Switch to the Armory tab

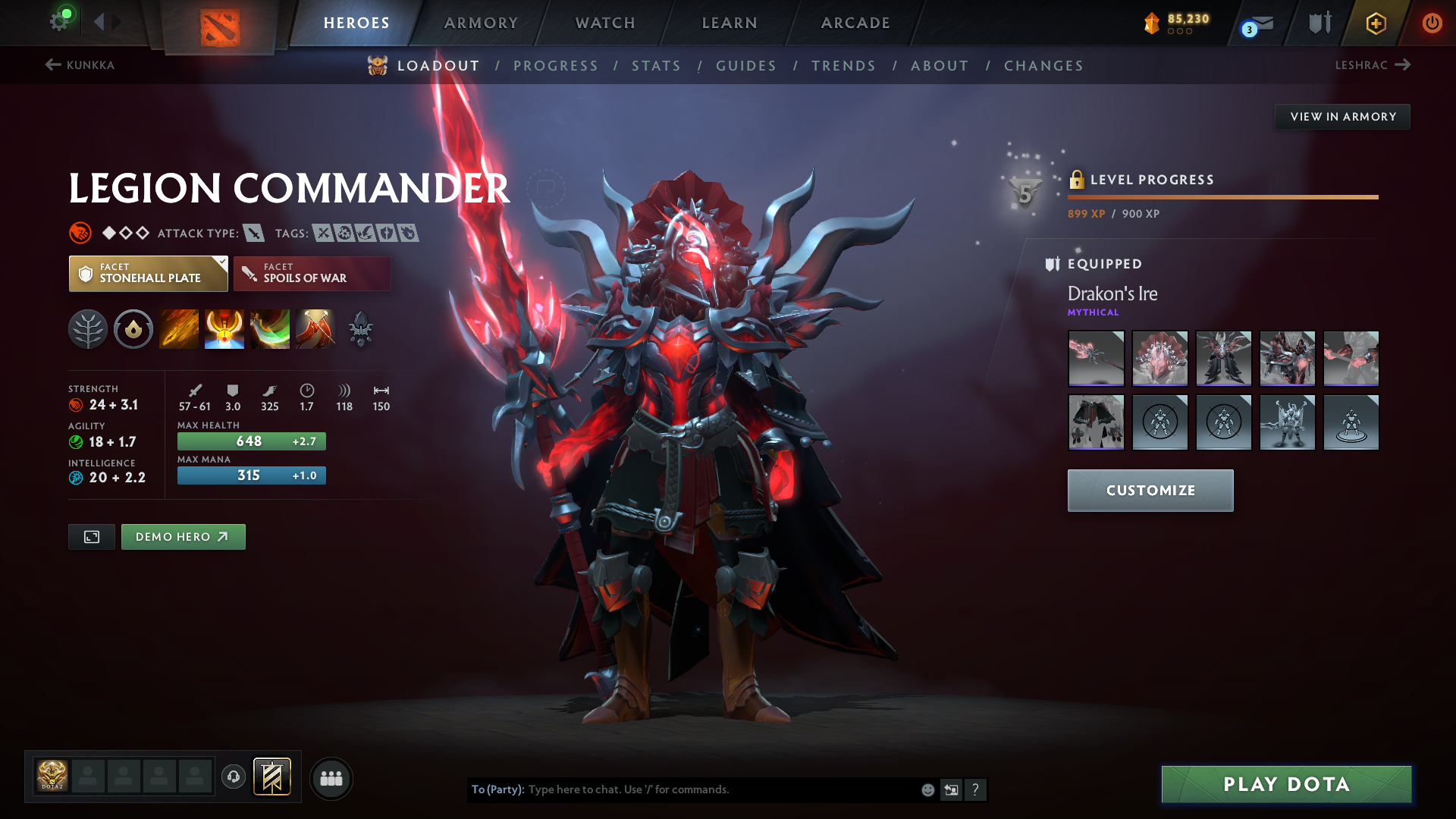coord(481,23)
